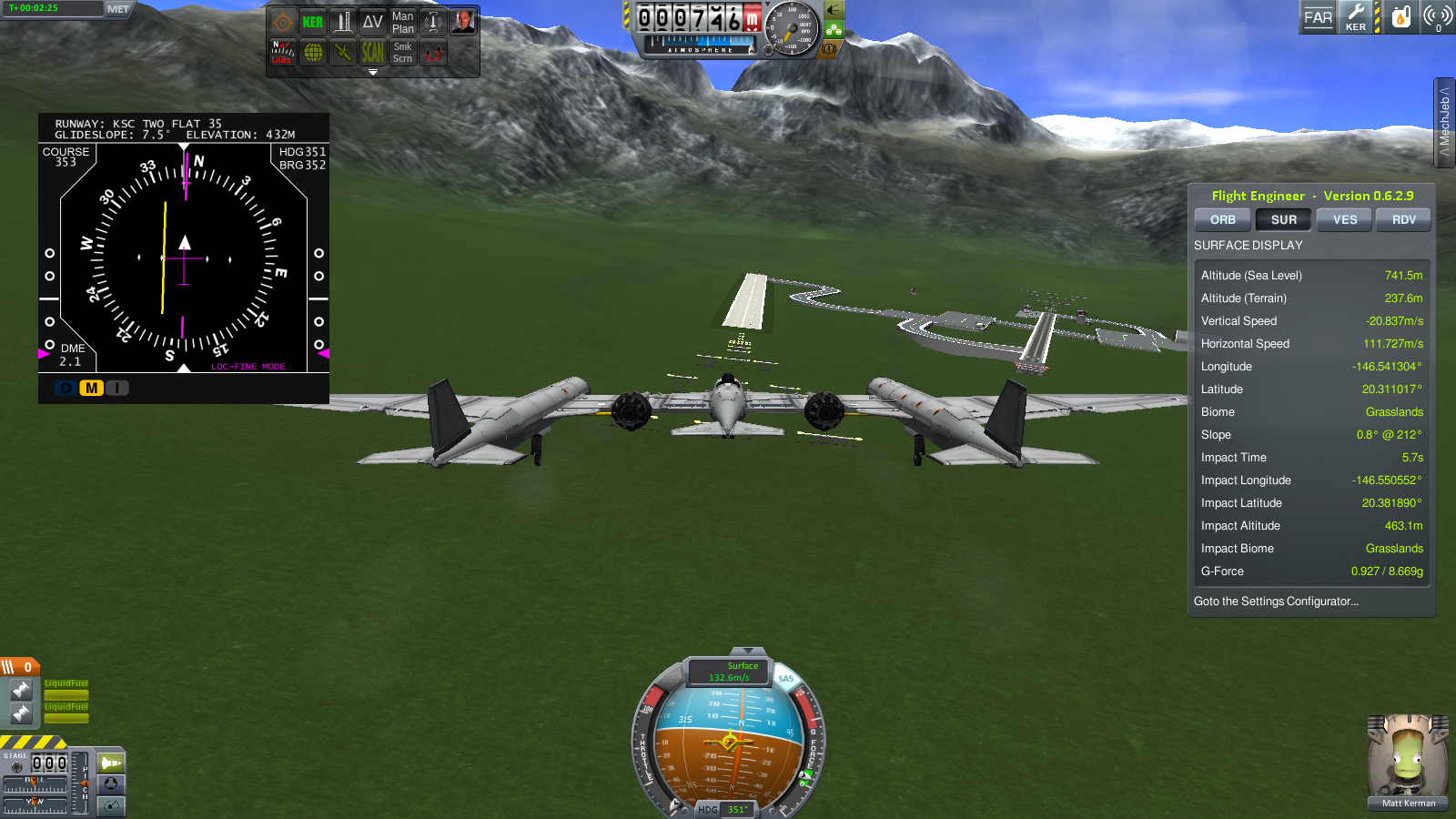Toggle the Smk Scrn button

pyautogui.click(x=402, y=53)
